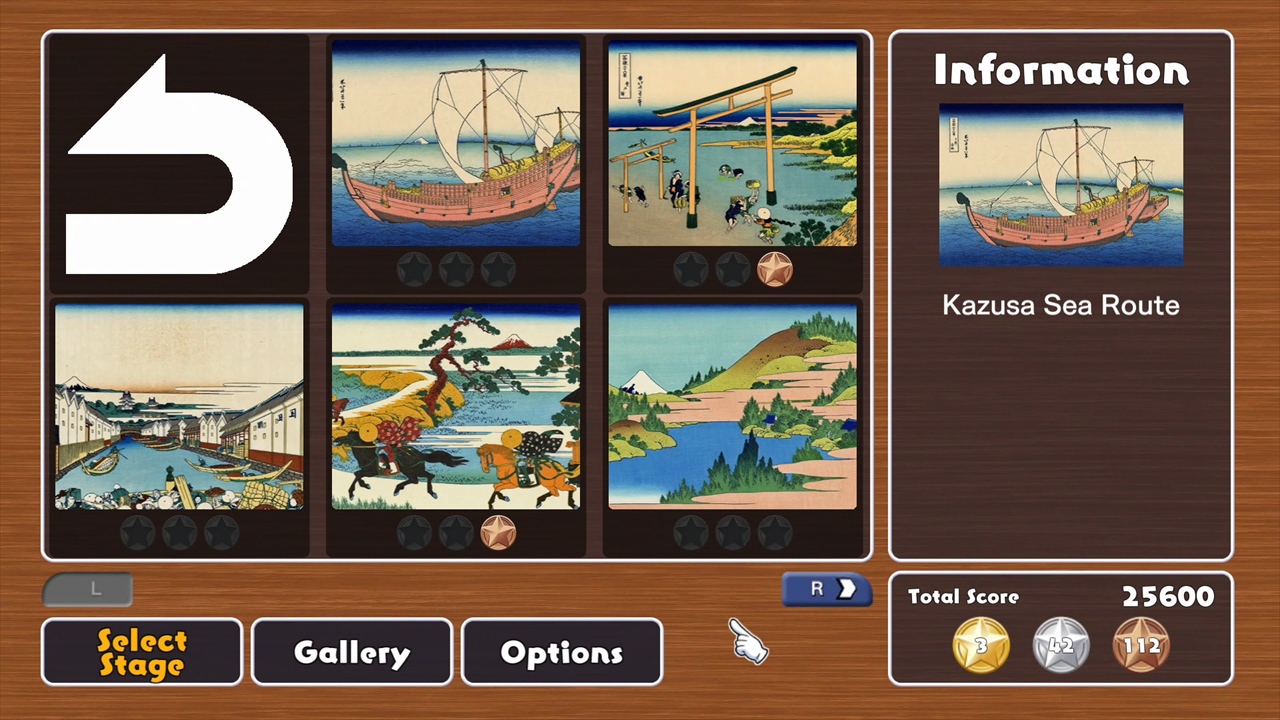Click the silver medal showing 42

pos(1060,645)
